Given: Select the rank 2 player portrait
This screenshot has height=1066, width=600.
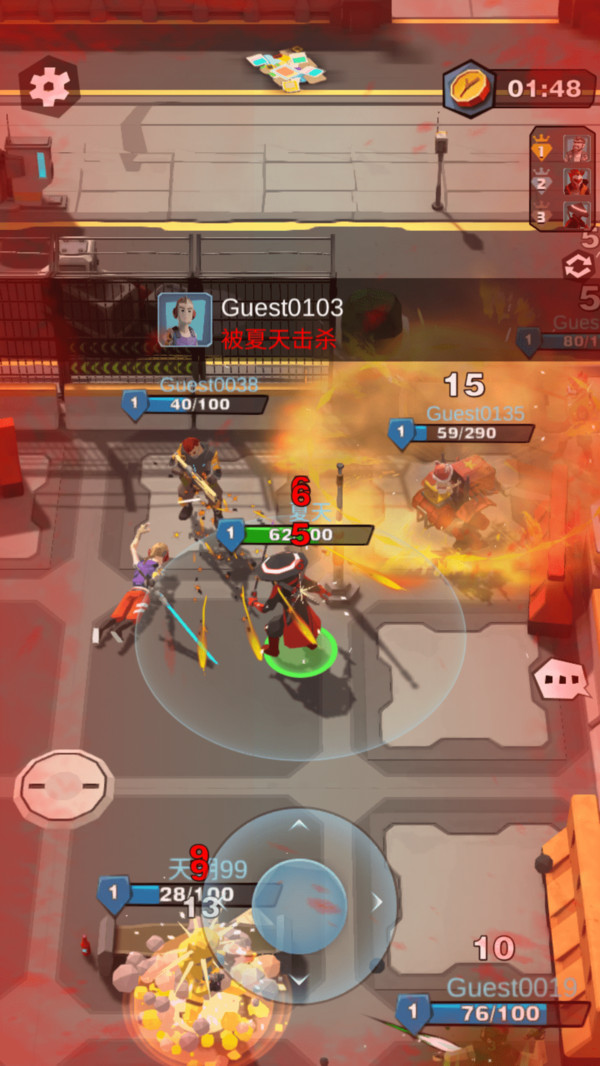Looking at the screenshot, I should click(x=575, y=182).
